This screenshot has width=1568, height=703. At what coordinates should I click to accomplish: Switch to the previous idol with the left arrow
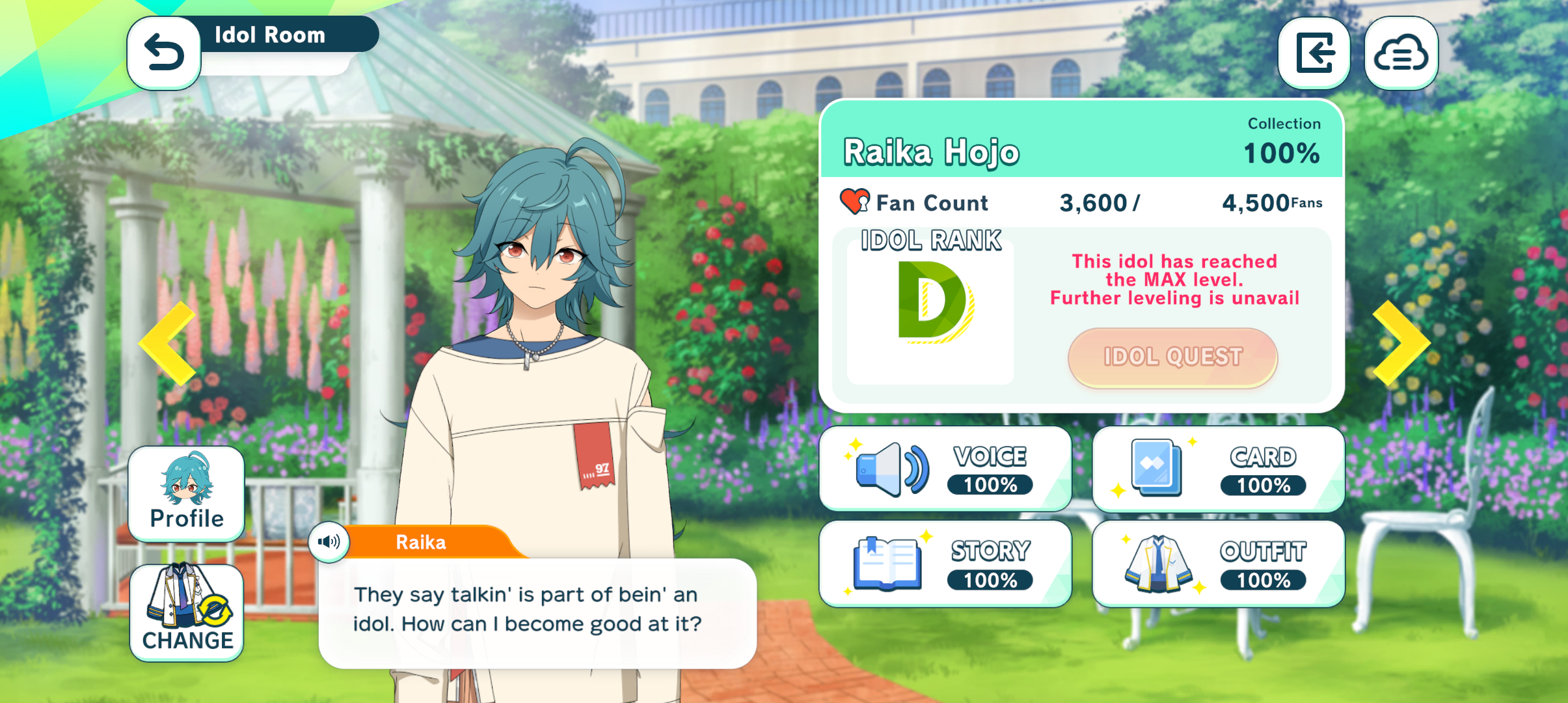click(x=169, y=343)
